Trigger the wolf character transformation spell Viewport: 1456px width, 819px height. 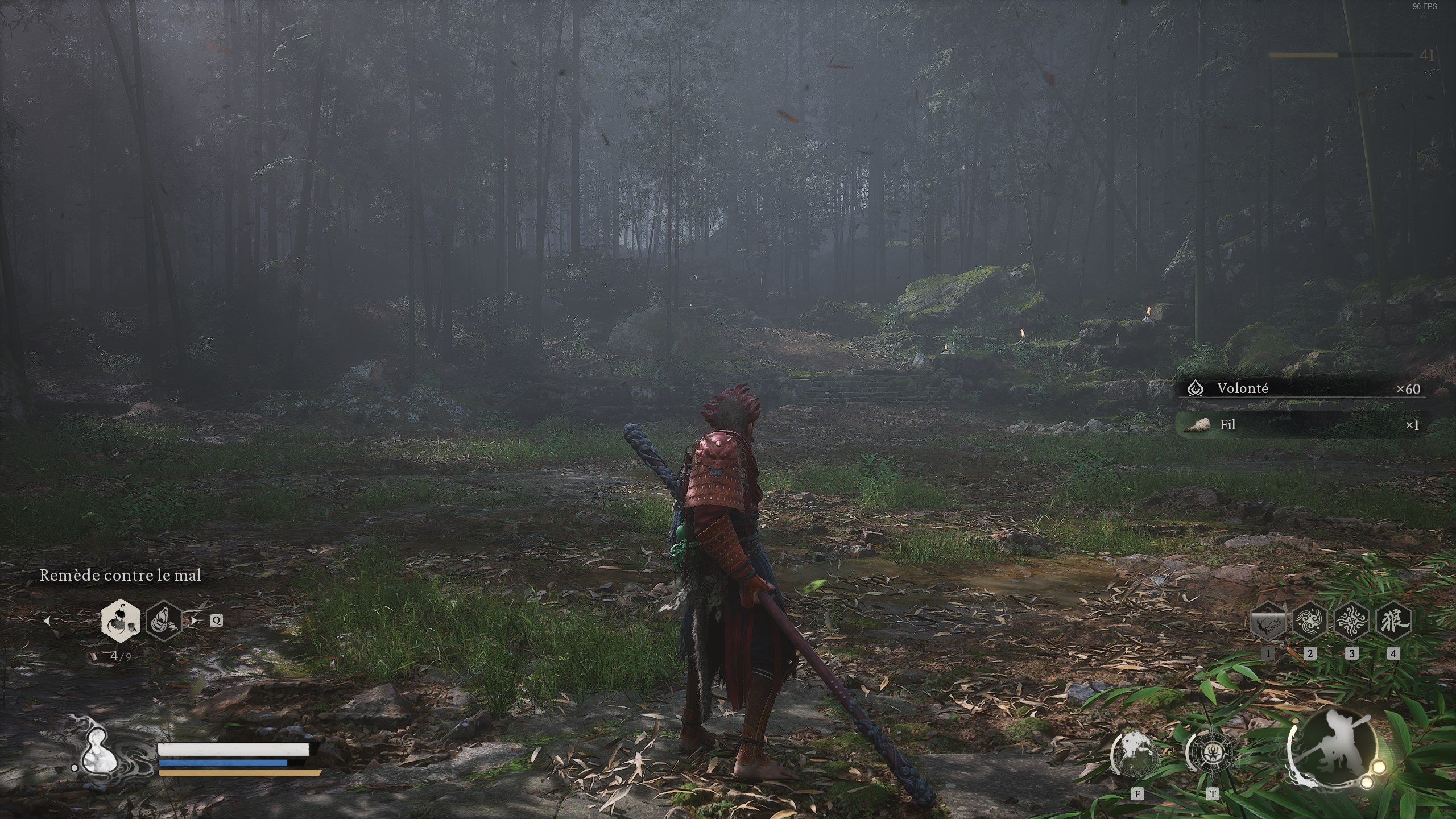[x=1393, y=621]
